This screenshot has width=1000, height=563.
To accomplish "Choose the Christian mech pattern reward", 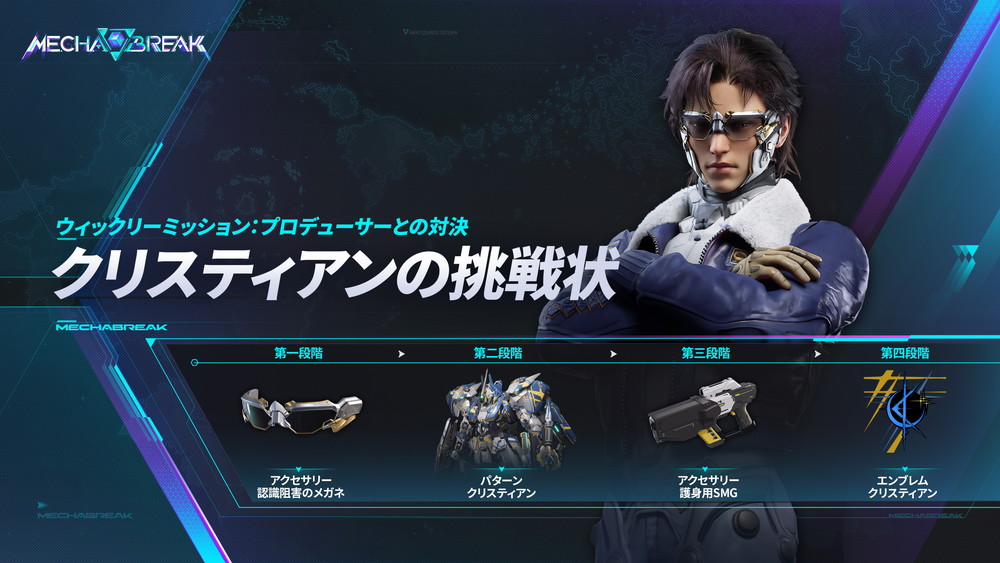I will click(x=502, y=420).
